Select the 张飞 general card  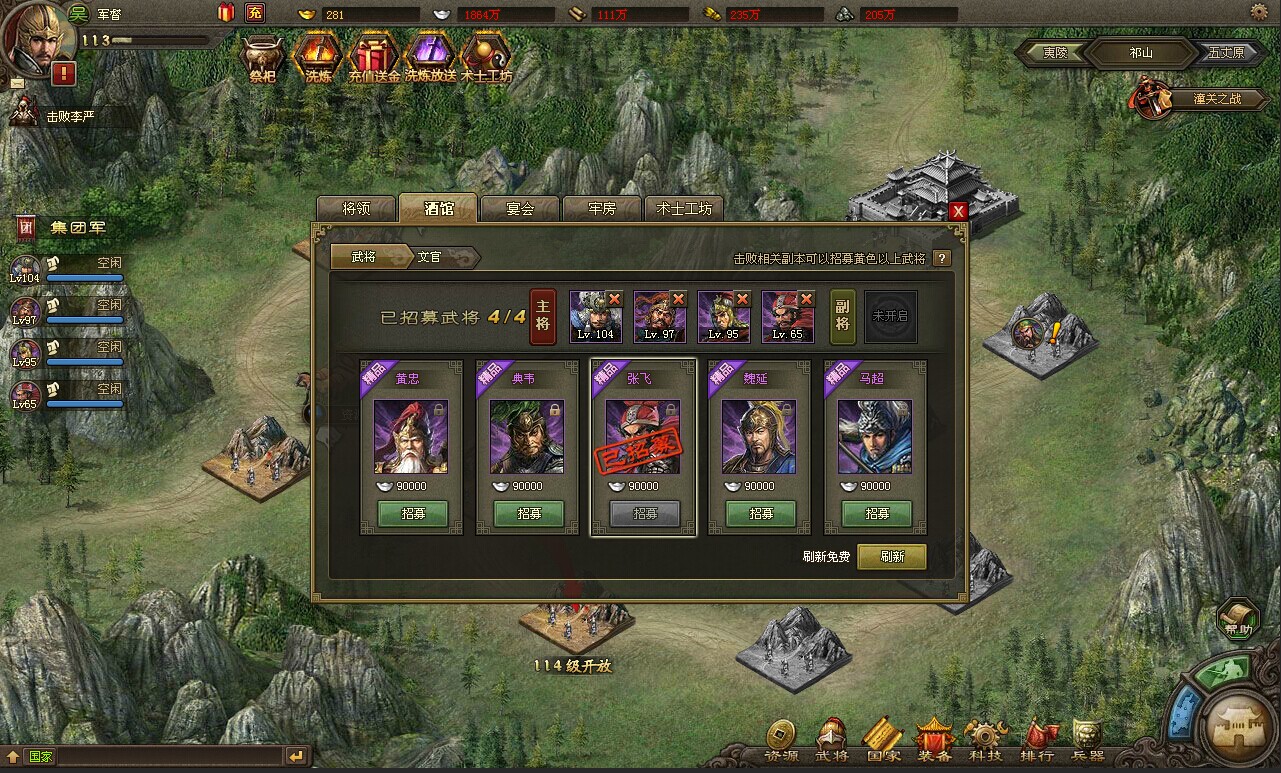(643, 437)
